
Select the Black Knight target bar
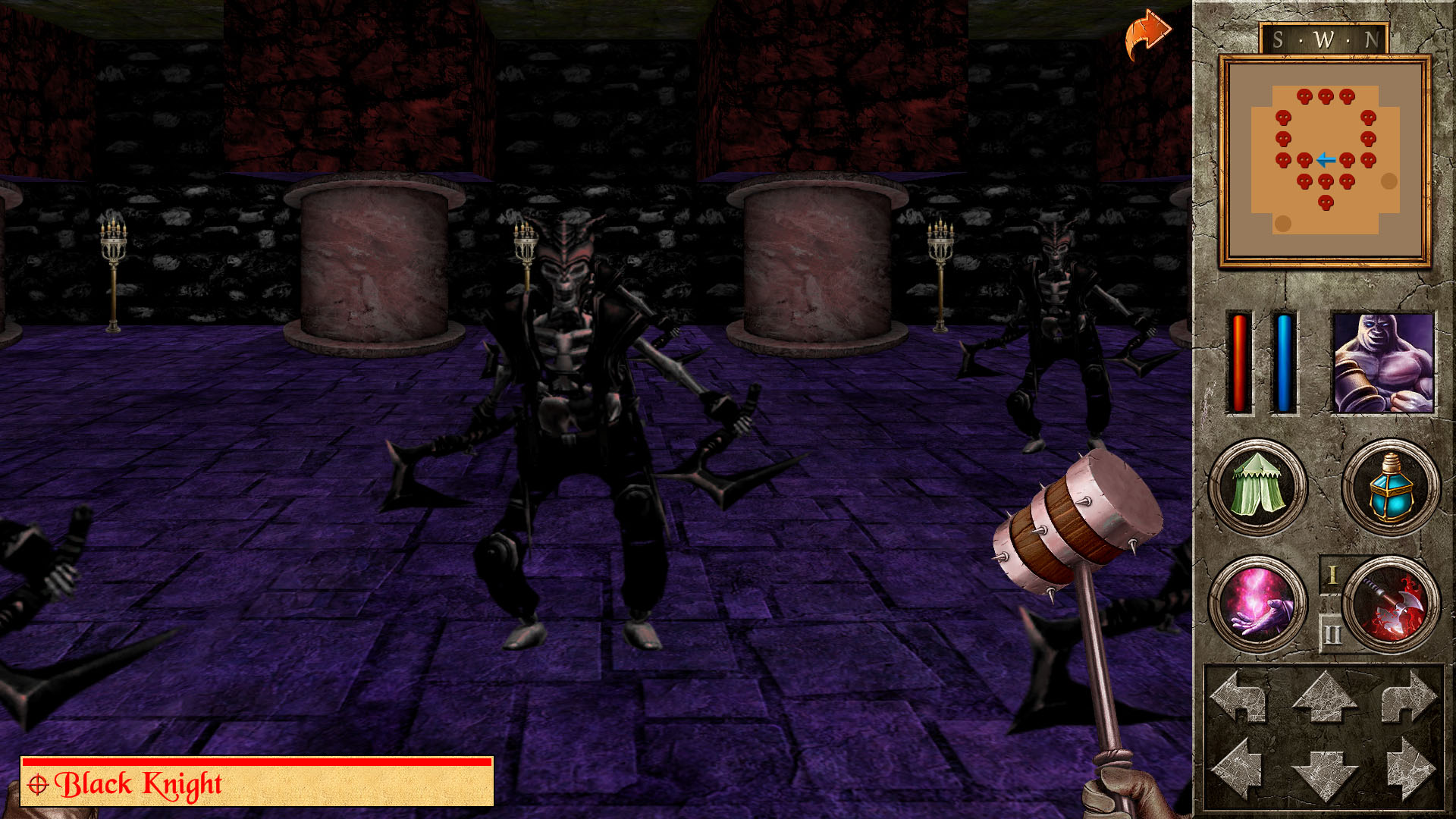[x=256, y=782]
